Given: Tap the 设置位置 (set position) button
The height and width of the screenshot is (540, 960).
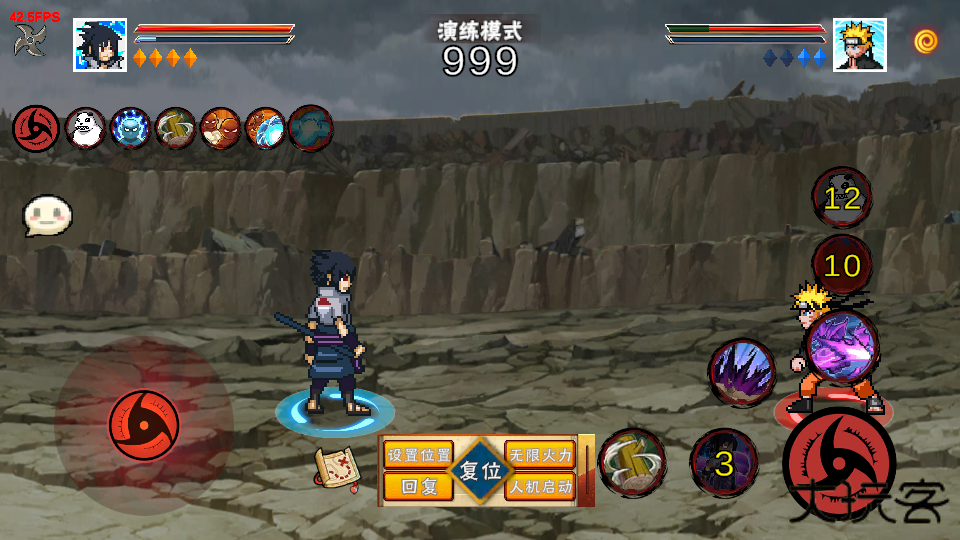Looking at the screenshot, I should [419, 455].
